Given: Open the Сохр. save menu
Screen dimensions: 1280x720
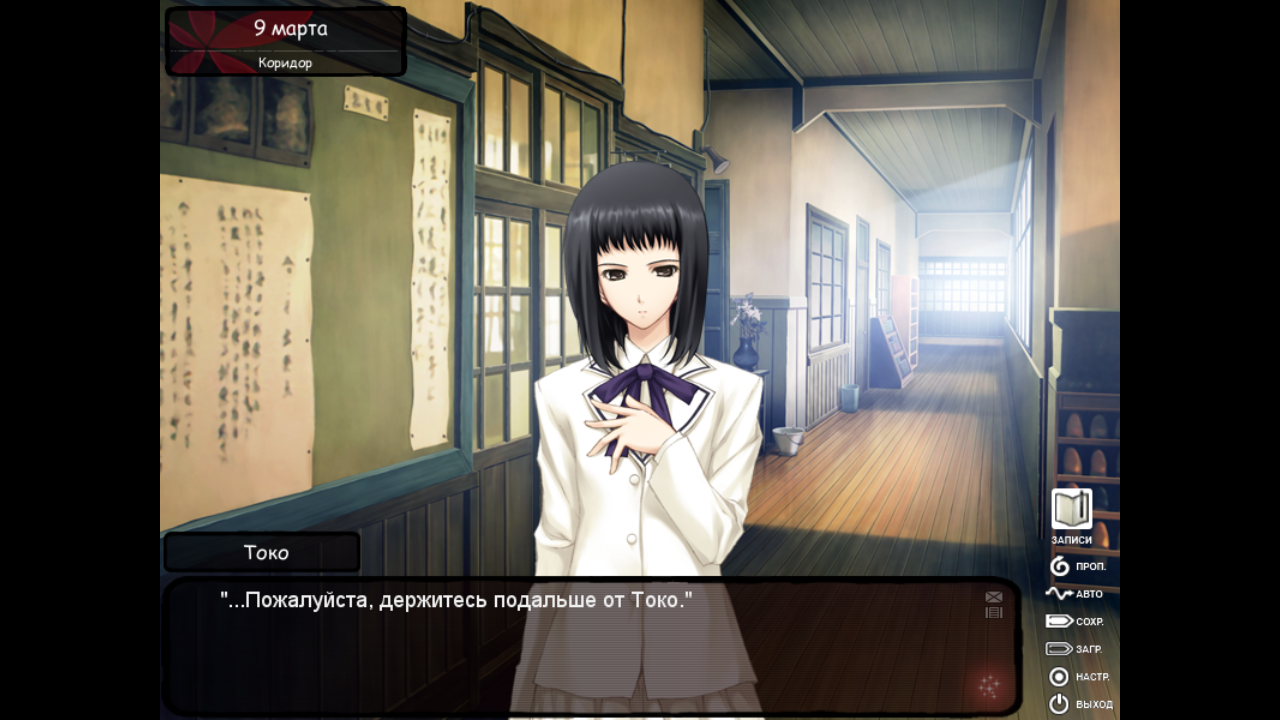Looking at the screenshot, I should click(1074, 621).
